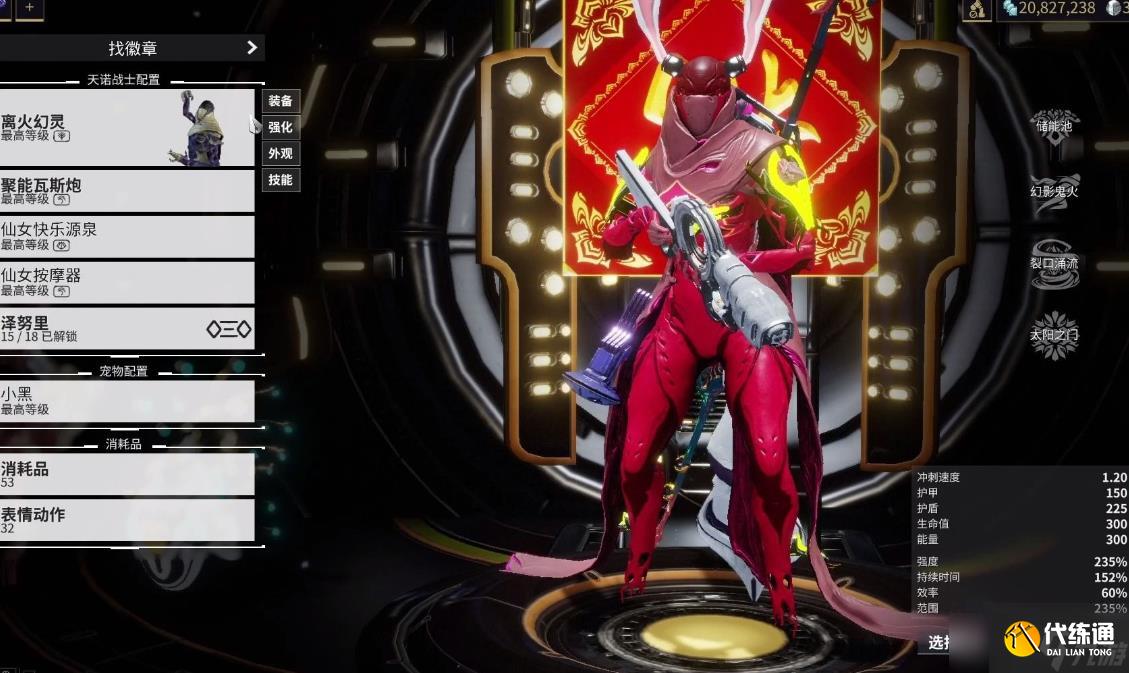The height and width of the screenshot is (673, 1129).
Task: Select the 储能池 ability icon
Action: coord(1054,125)
